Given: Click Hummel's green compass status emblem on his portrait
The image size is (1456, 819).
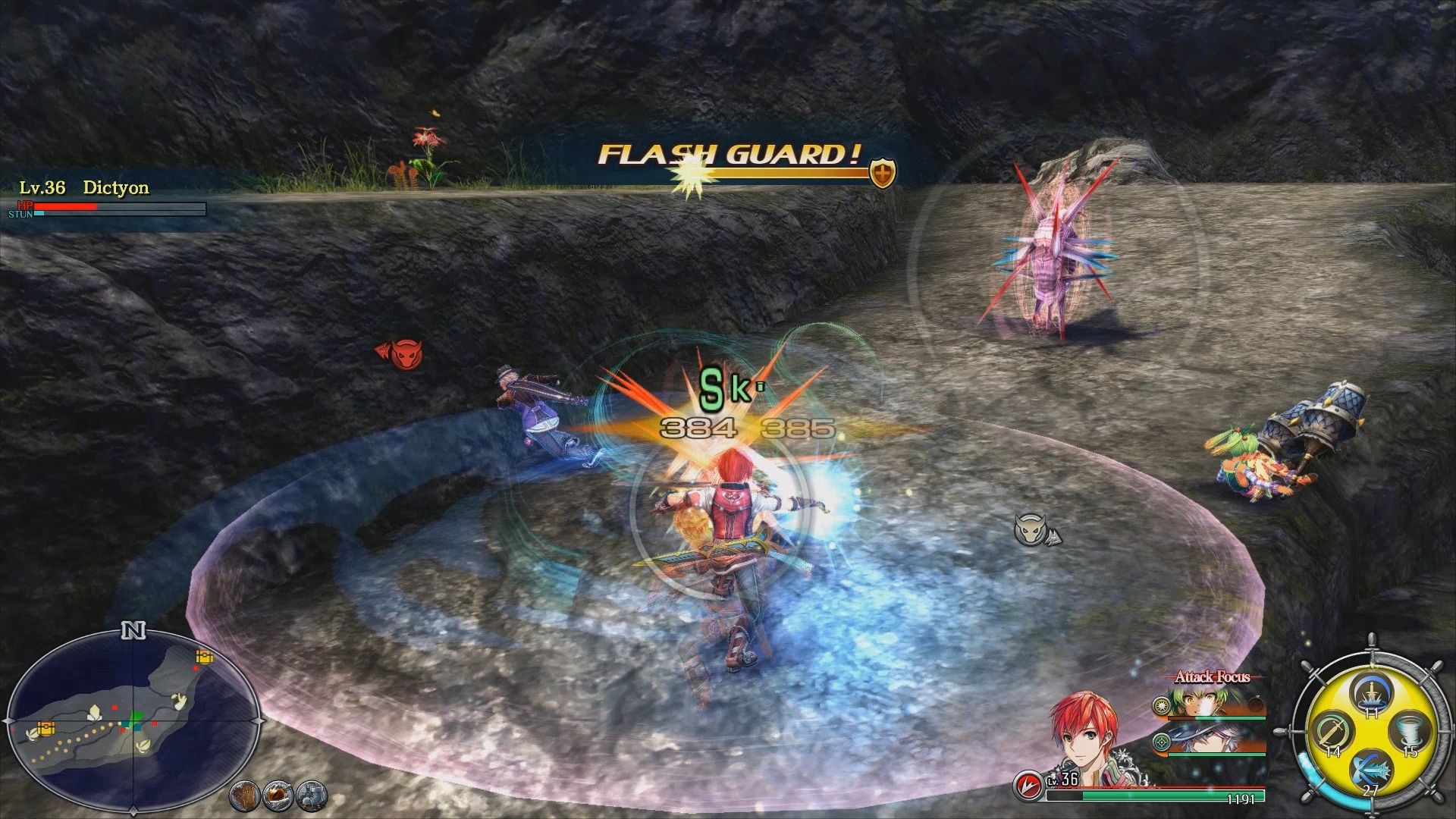Looking at the screenshot, I should [1162, 743].
